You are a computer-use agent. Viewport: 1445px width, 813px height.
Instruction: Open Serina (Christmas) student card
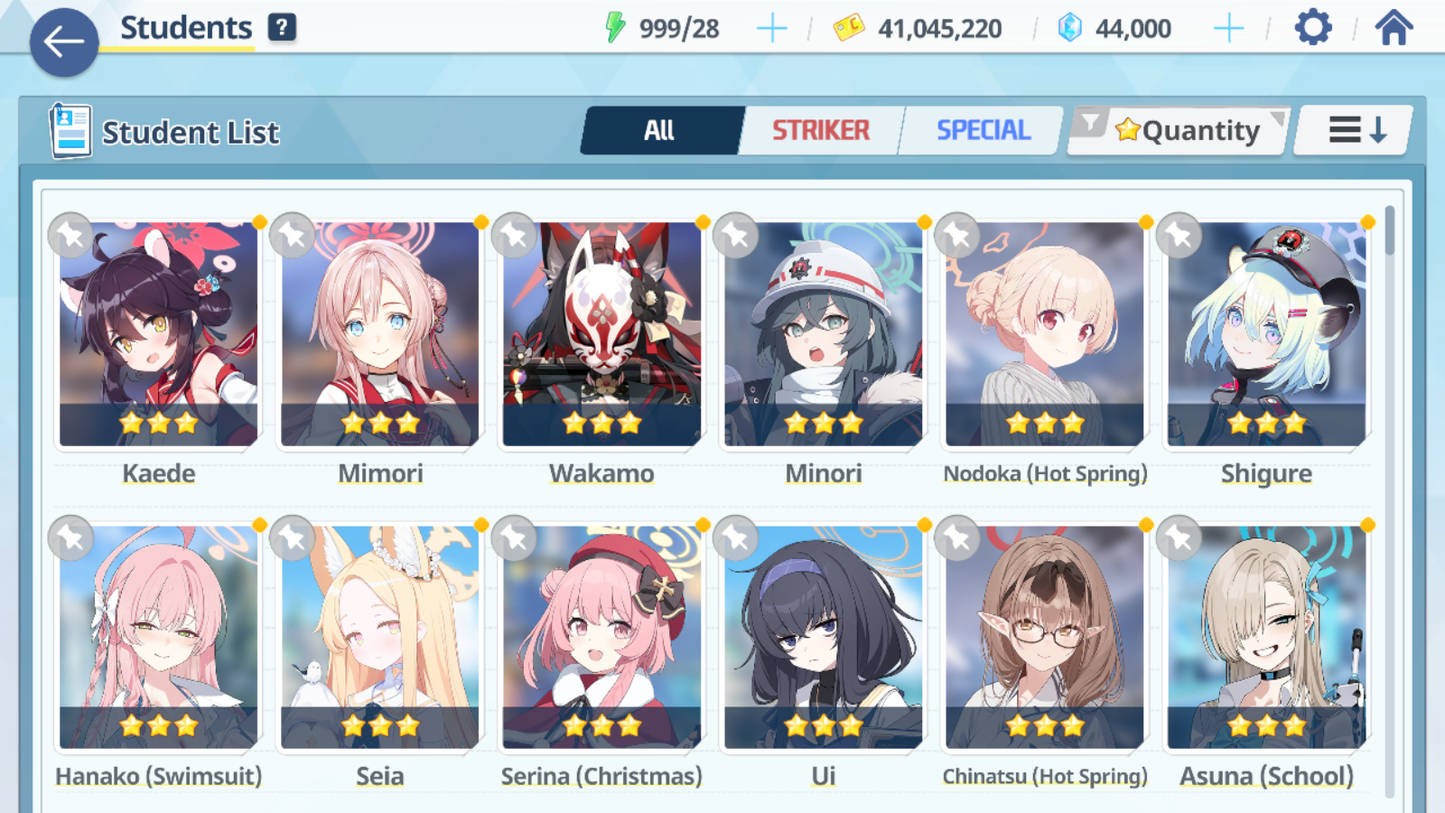coord(602,638)
